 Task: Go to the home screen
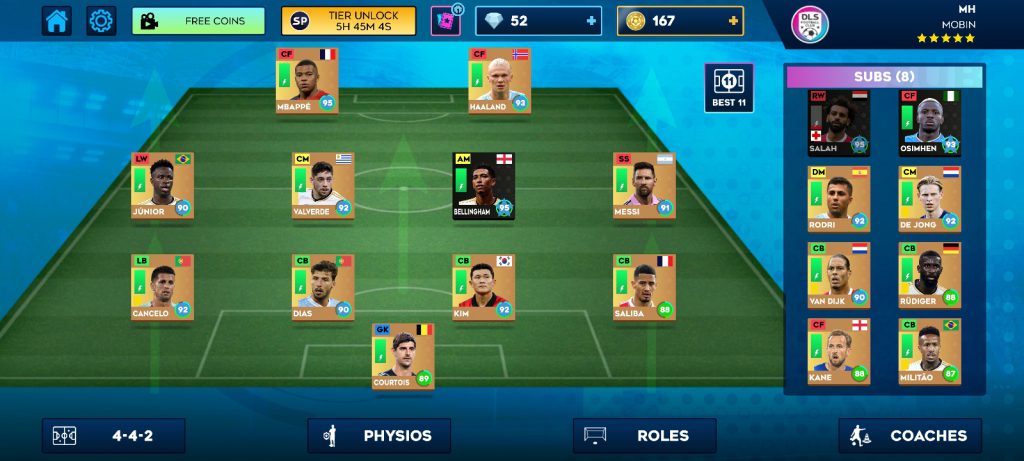click(56, 21)
